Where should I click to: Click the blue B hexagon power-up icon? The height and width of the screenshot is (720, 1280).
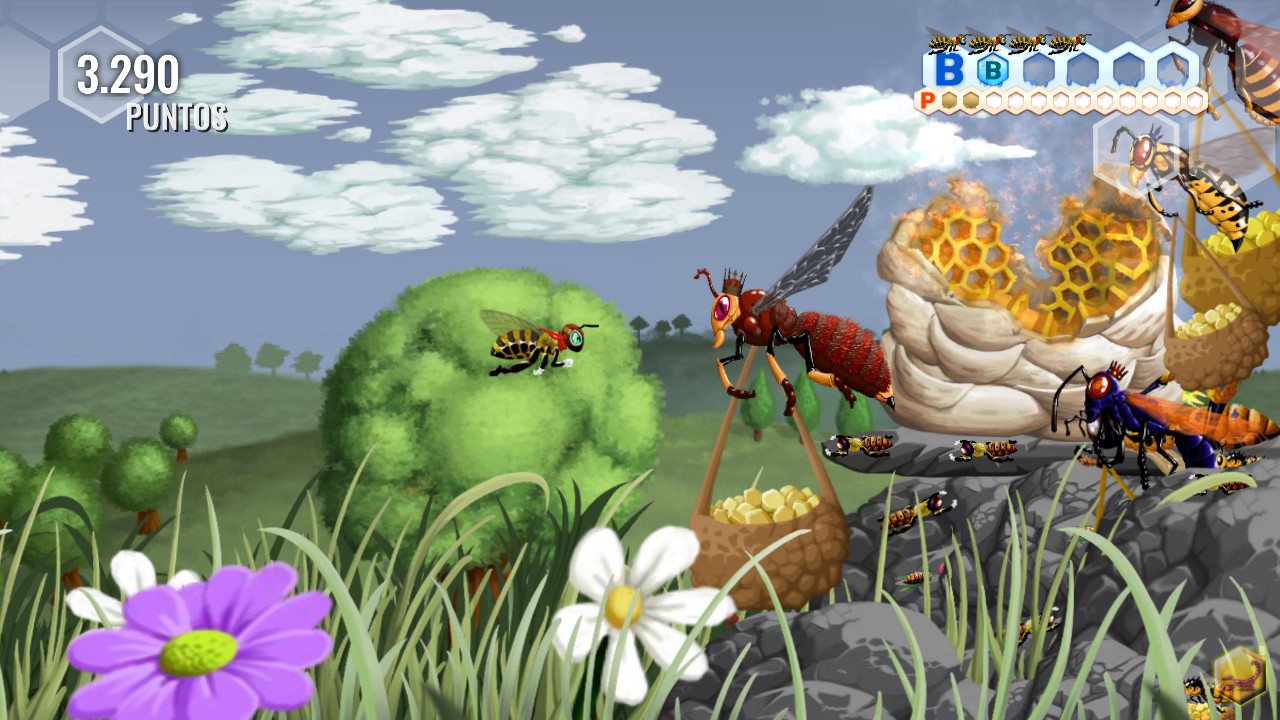948,67
